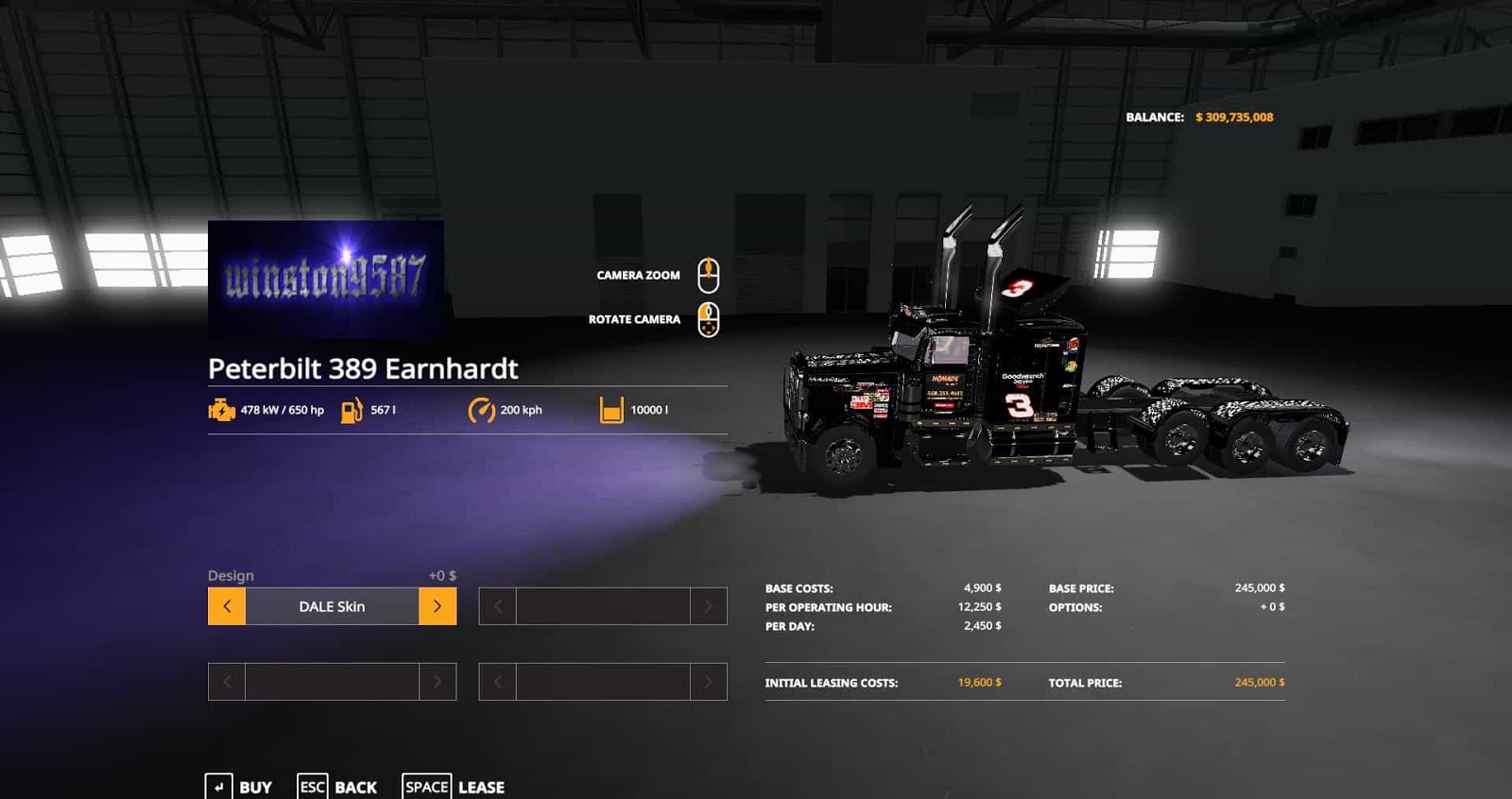Click the capacity icon showing 10000 l
Image resolution: width=1512 pixels, height=799 pixels.
coord(610,410)
